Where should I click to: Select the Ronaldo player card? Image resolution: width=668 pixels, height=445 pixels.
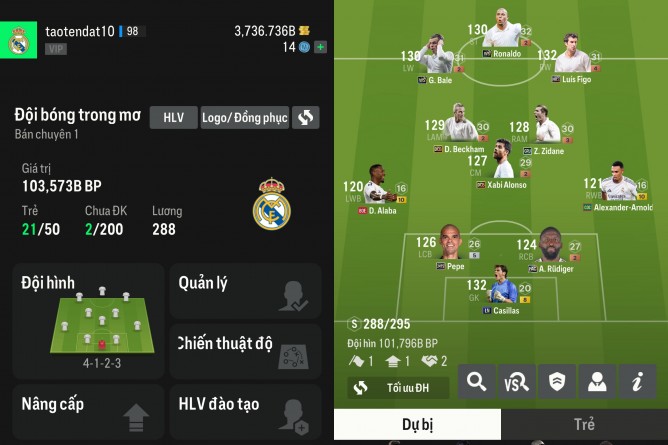[x=500, y=41]
